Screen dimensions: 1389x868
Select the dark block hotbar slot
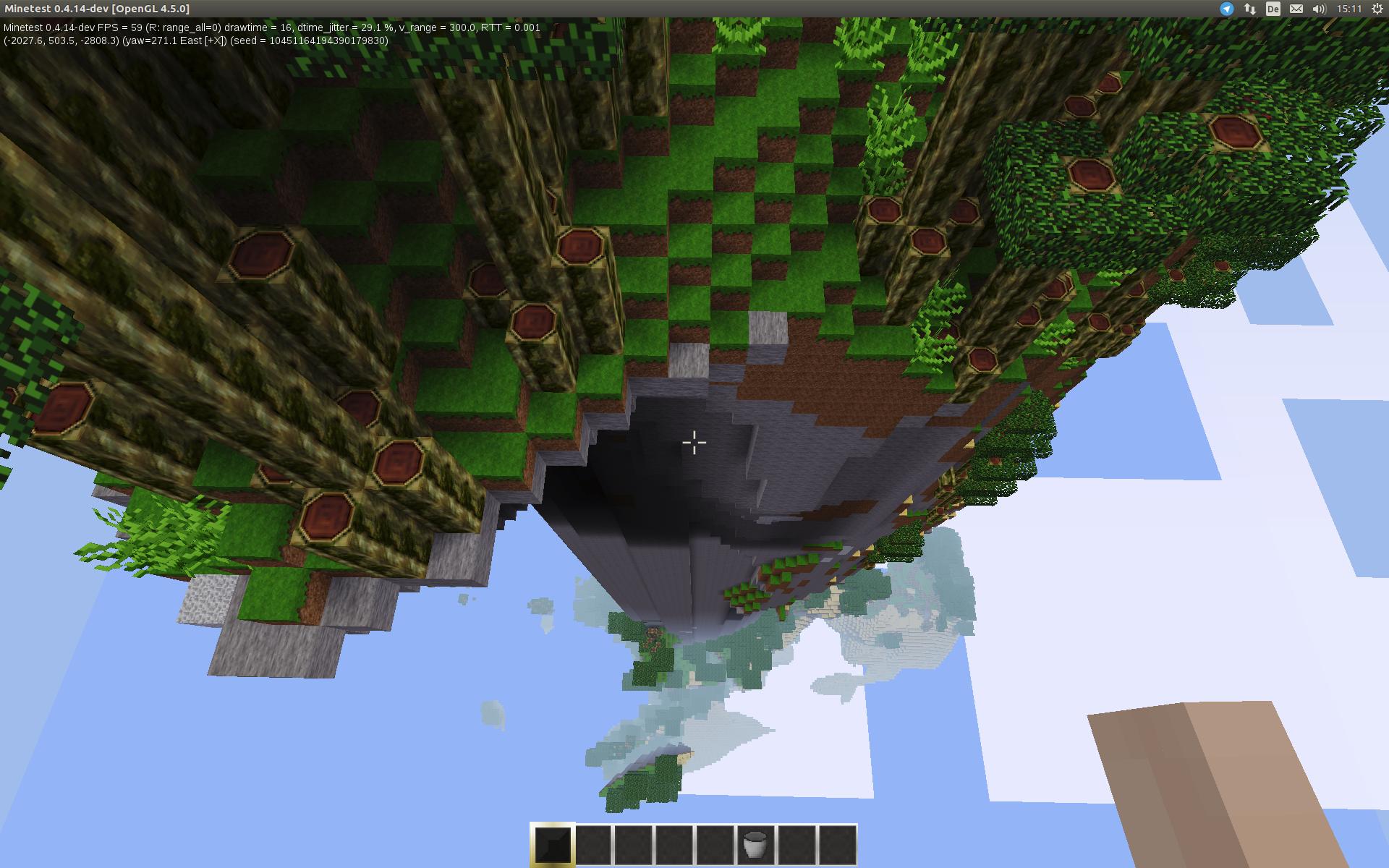click(553, 844)
